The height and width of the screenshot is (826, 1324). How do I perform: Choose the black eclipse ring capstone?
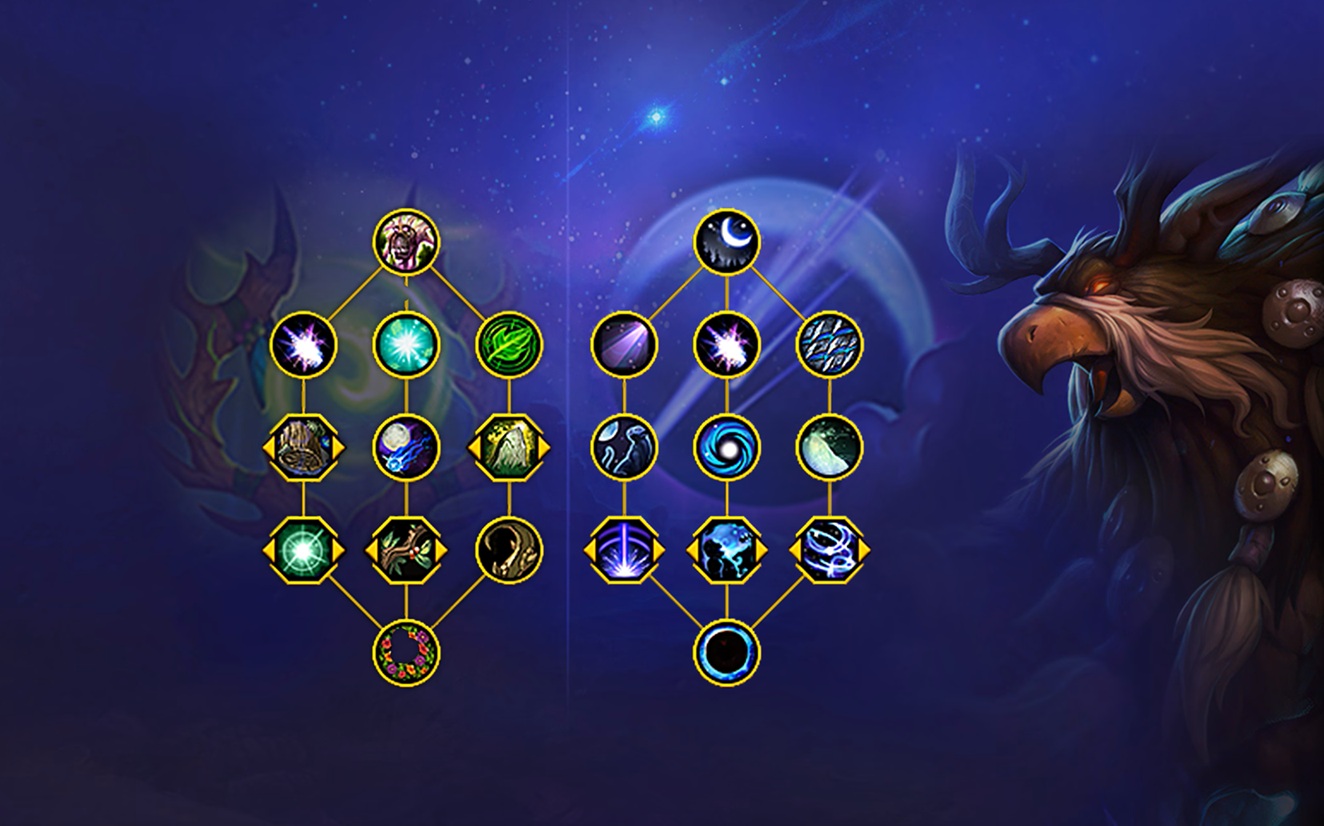click(727, 652)
